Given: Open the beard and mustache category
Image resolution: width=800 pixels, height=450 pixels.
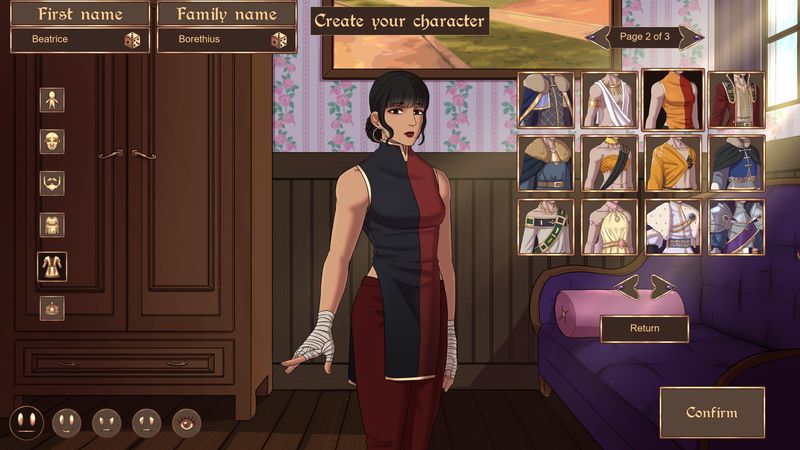Looking at the screenshot, I should tap(52, 183).
